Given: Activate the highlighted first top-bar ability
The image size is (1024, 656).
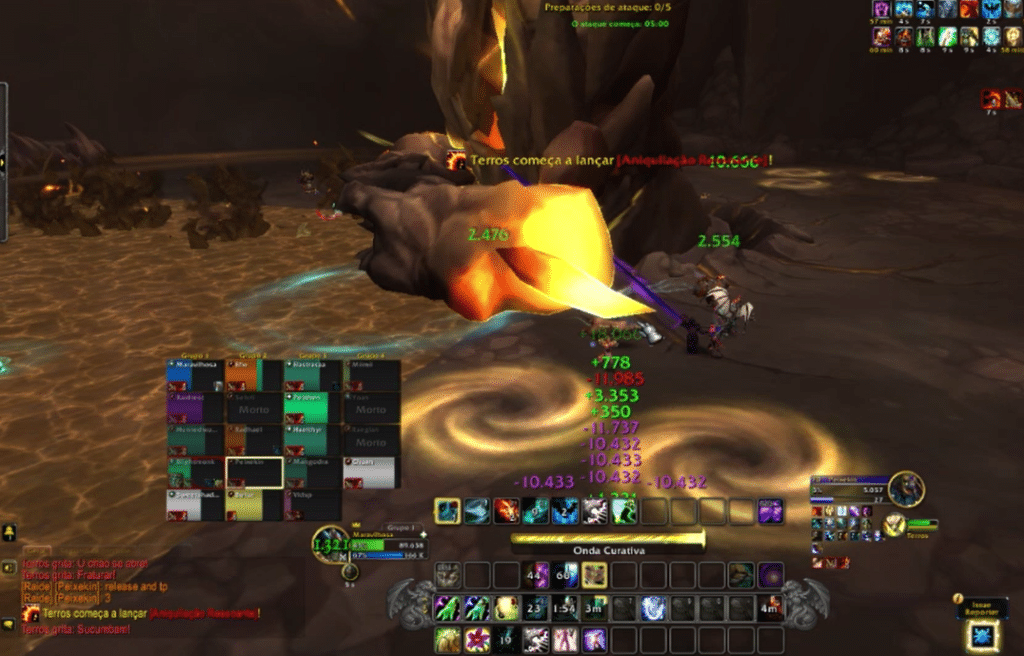Looking at the screenshot, I should pyautogui.click(x=447, y=512).
